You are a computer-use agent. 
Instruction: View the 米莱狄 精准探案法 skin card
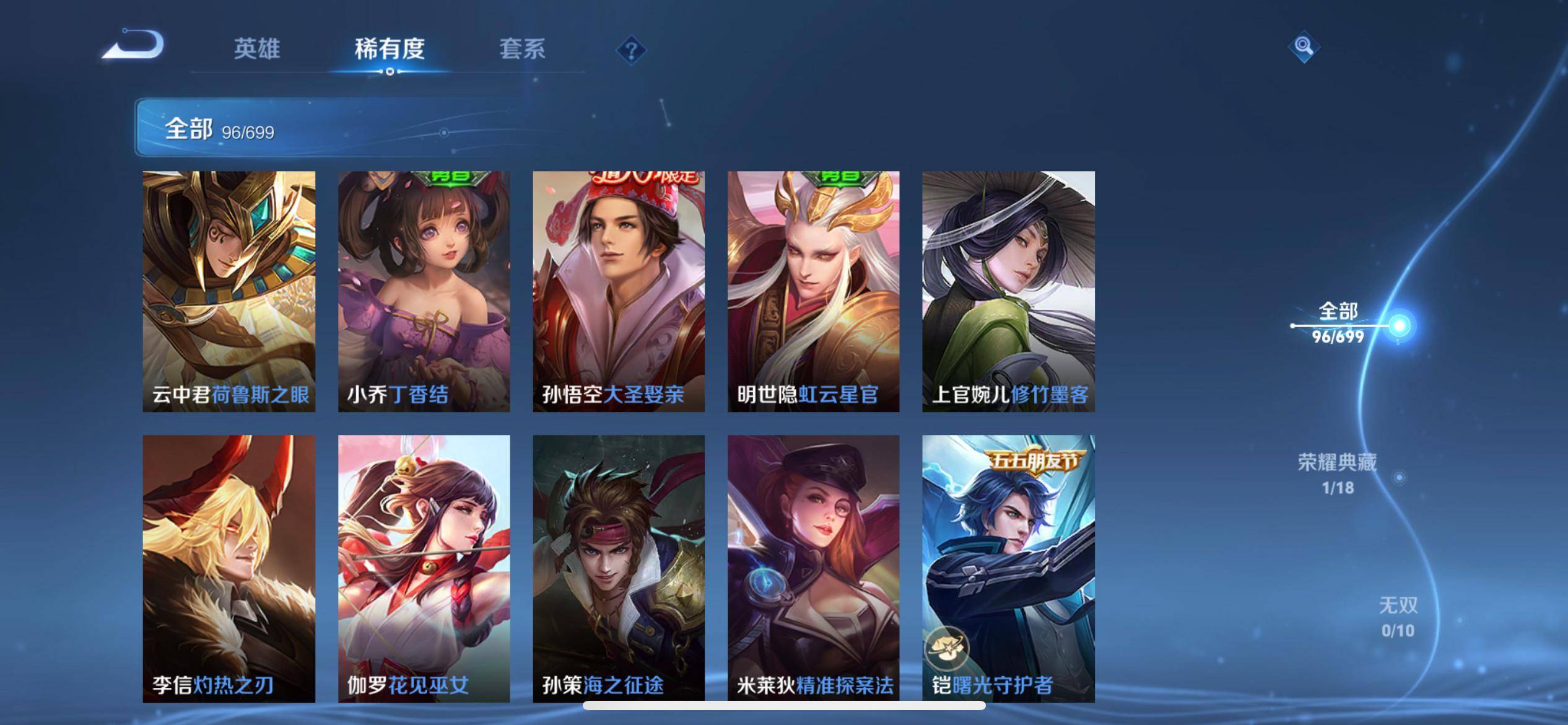click(813, 568)
